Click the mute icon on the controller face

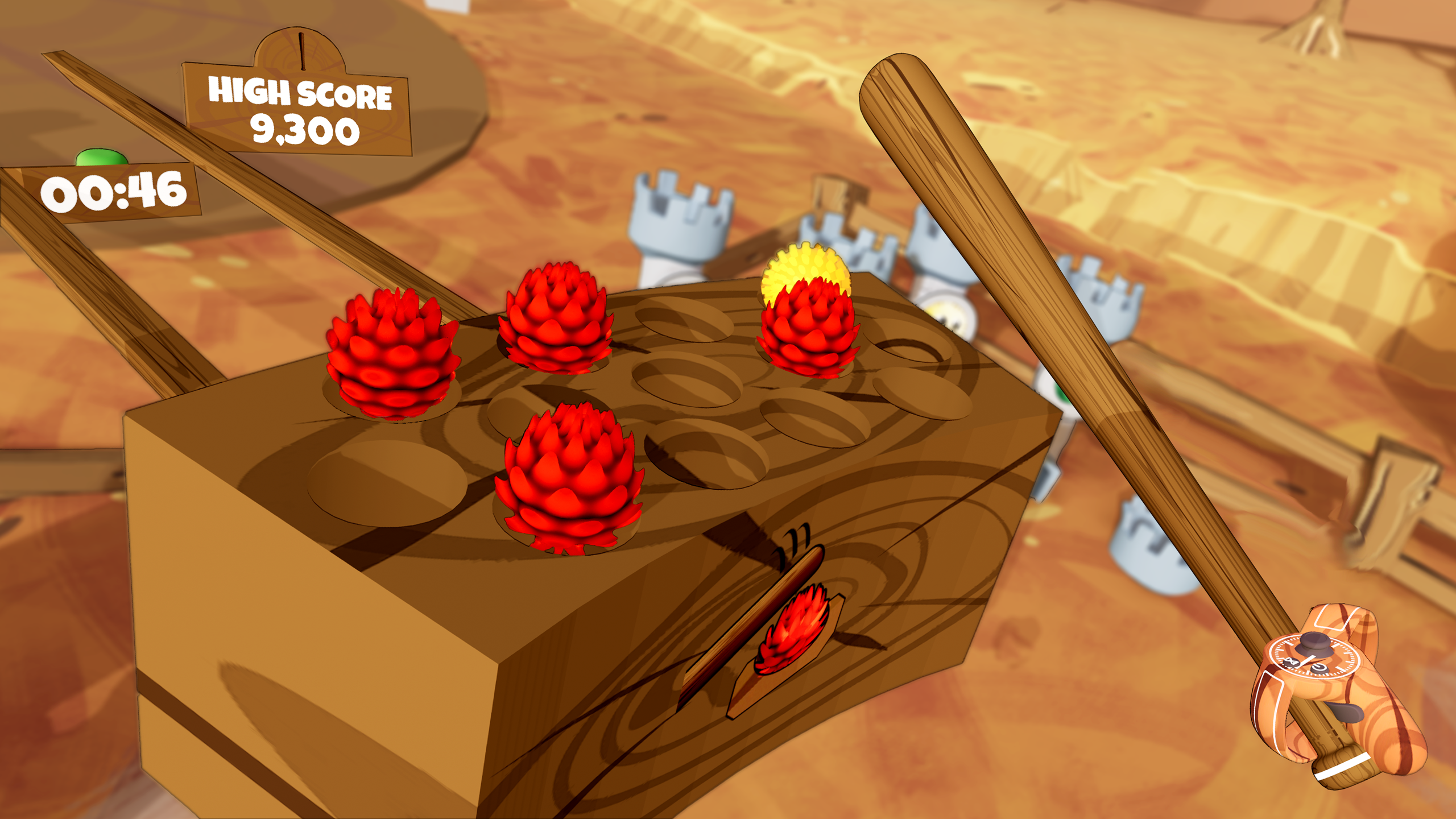click(x=1291, y=661)
